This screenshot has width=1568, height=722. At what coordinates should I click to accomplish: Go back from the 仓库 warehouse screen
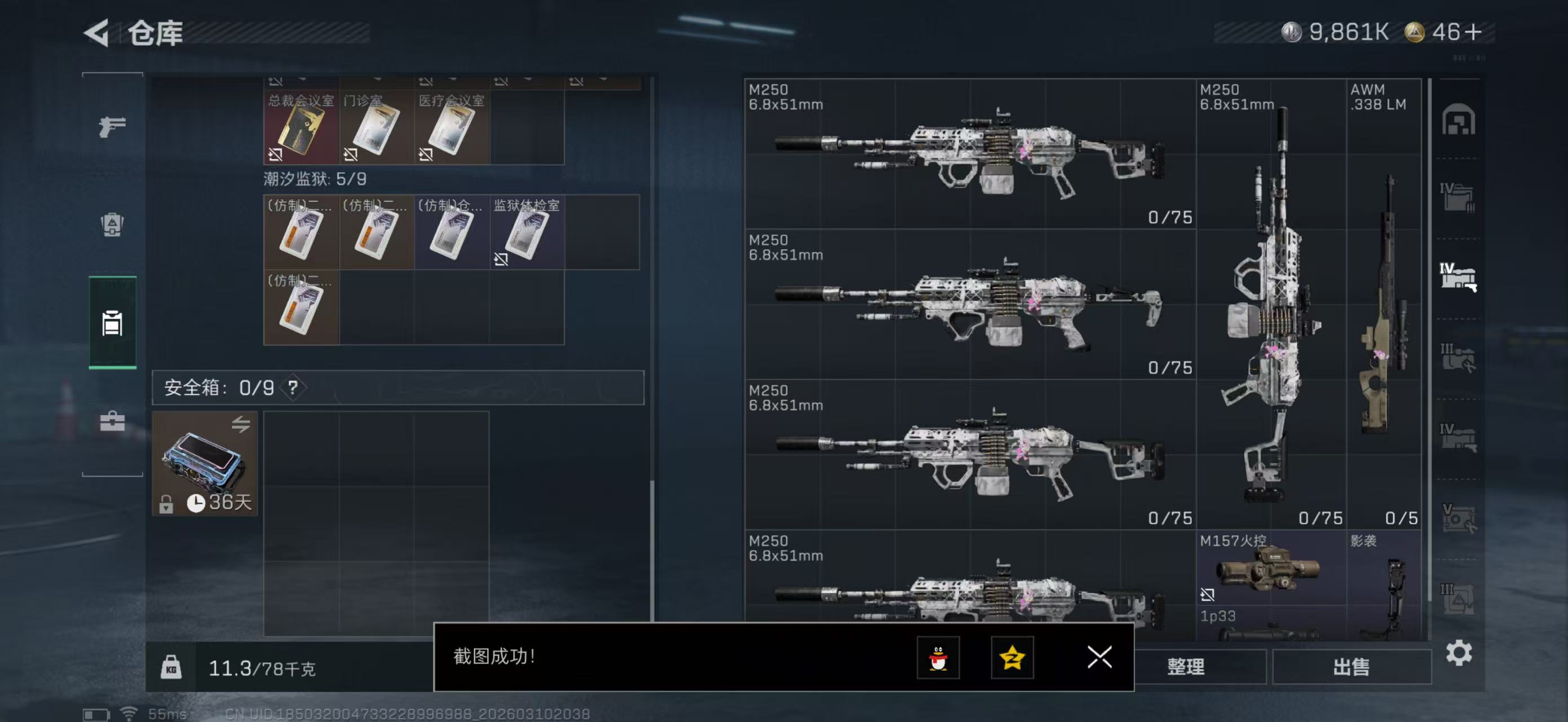98,32
